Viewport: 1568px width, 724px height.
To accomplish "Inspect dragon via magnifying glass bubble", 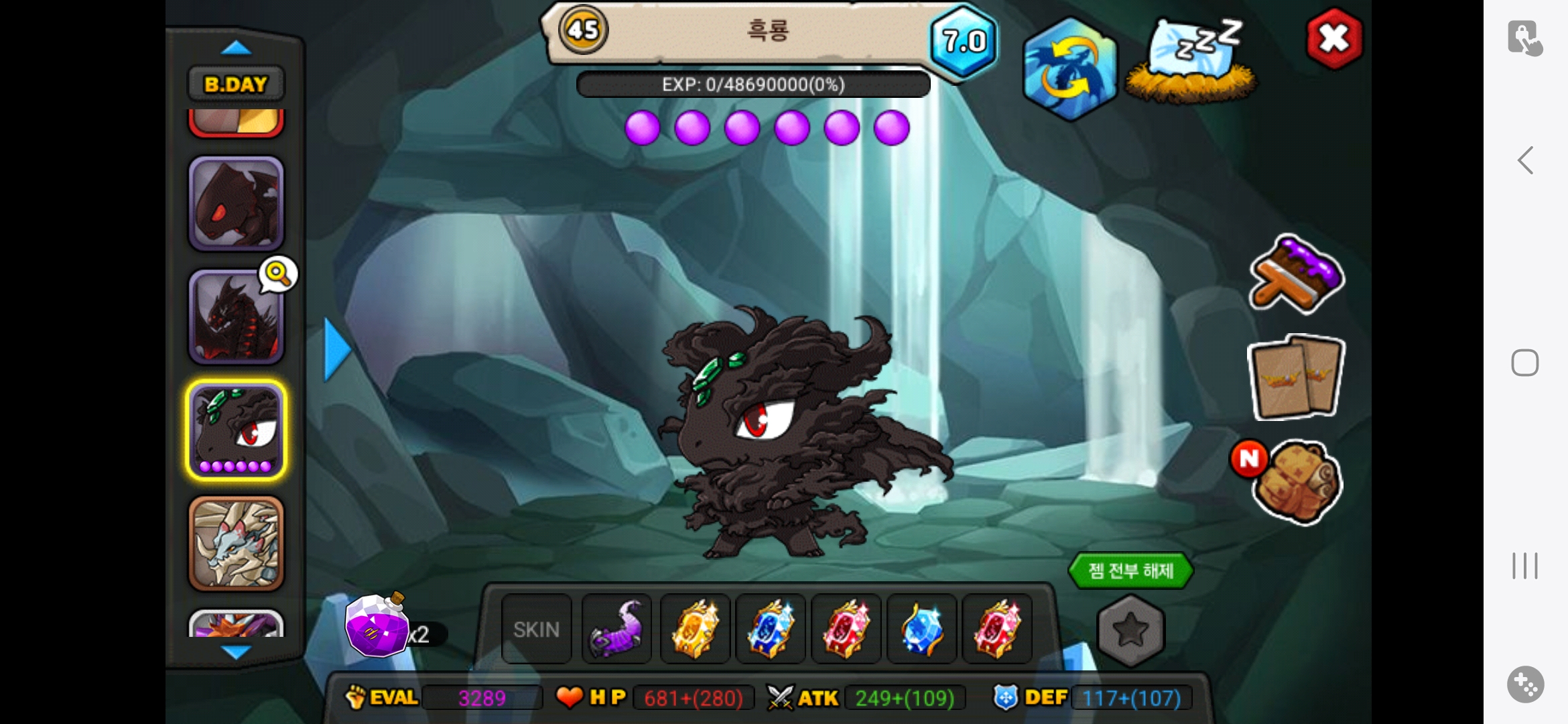I will pyautogui.click(x=278, y=274).
